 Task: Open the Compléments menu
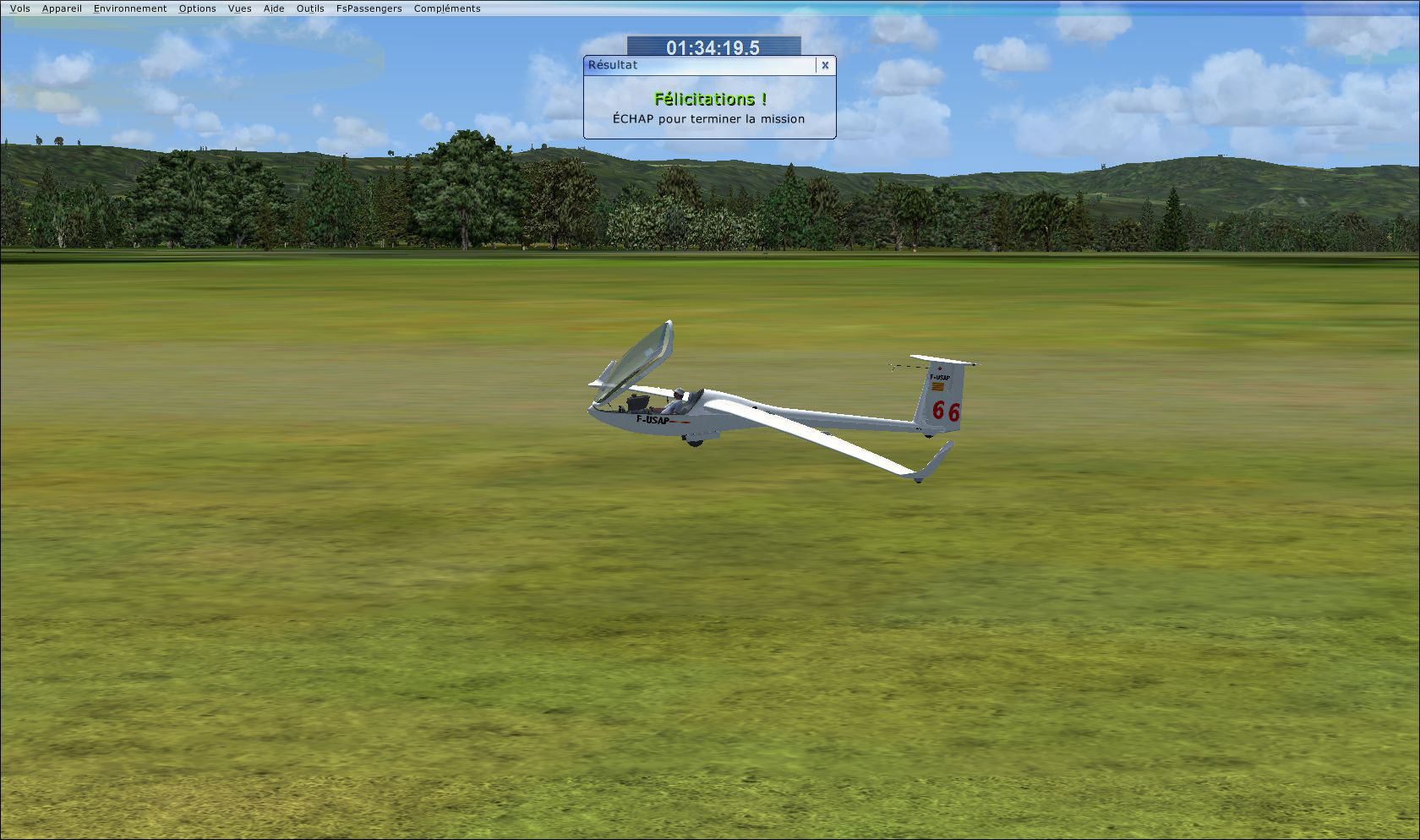(446, 8)
